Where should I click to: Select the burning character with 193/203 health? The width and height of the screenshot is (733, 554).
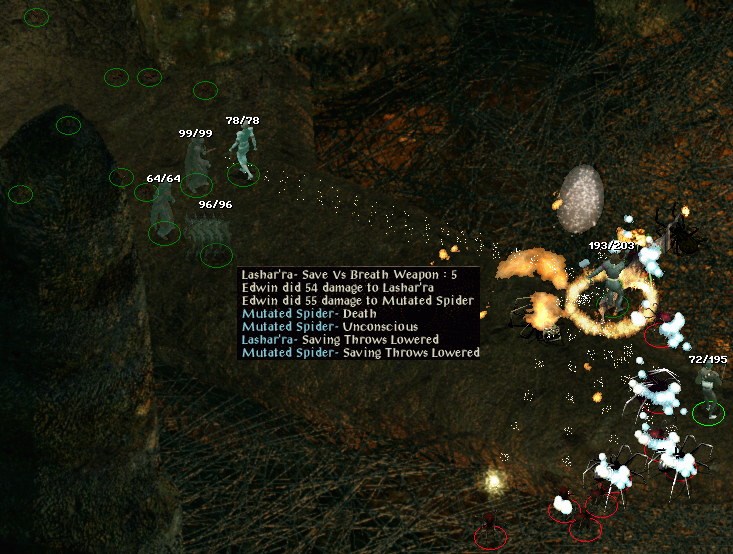click(612, 284)
